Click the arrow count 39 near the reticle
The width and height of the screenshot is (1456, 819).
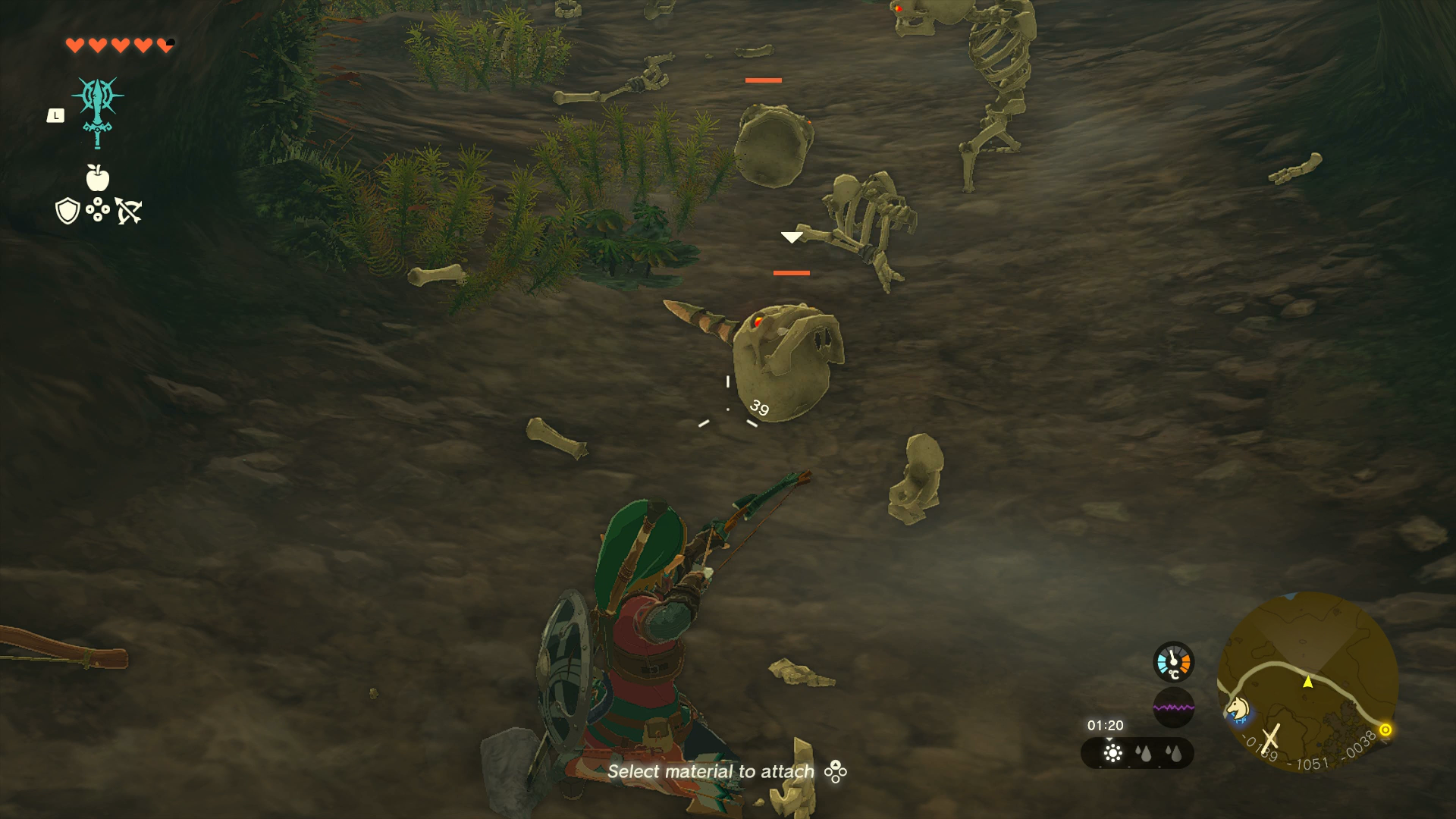pyautogui.click(x=758, y=407)
